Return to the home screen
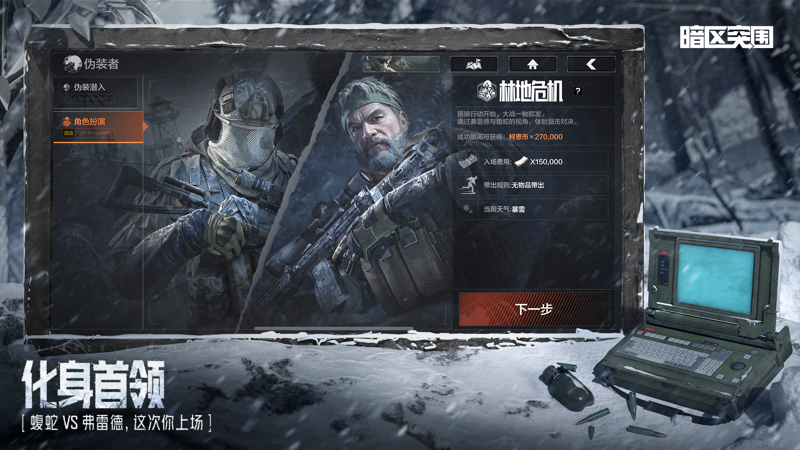The width and height of the screenshot is (800, 450). tap(532, 64)
